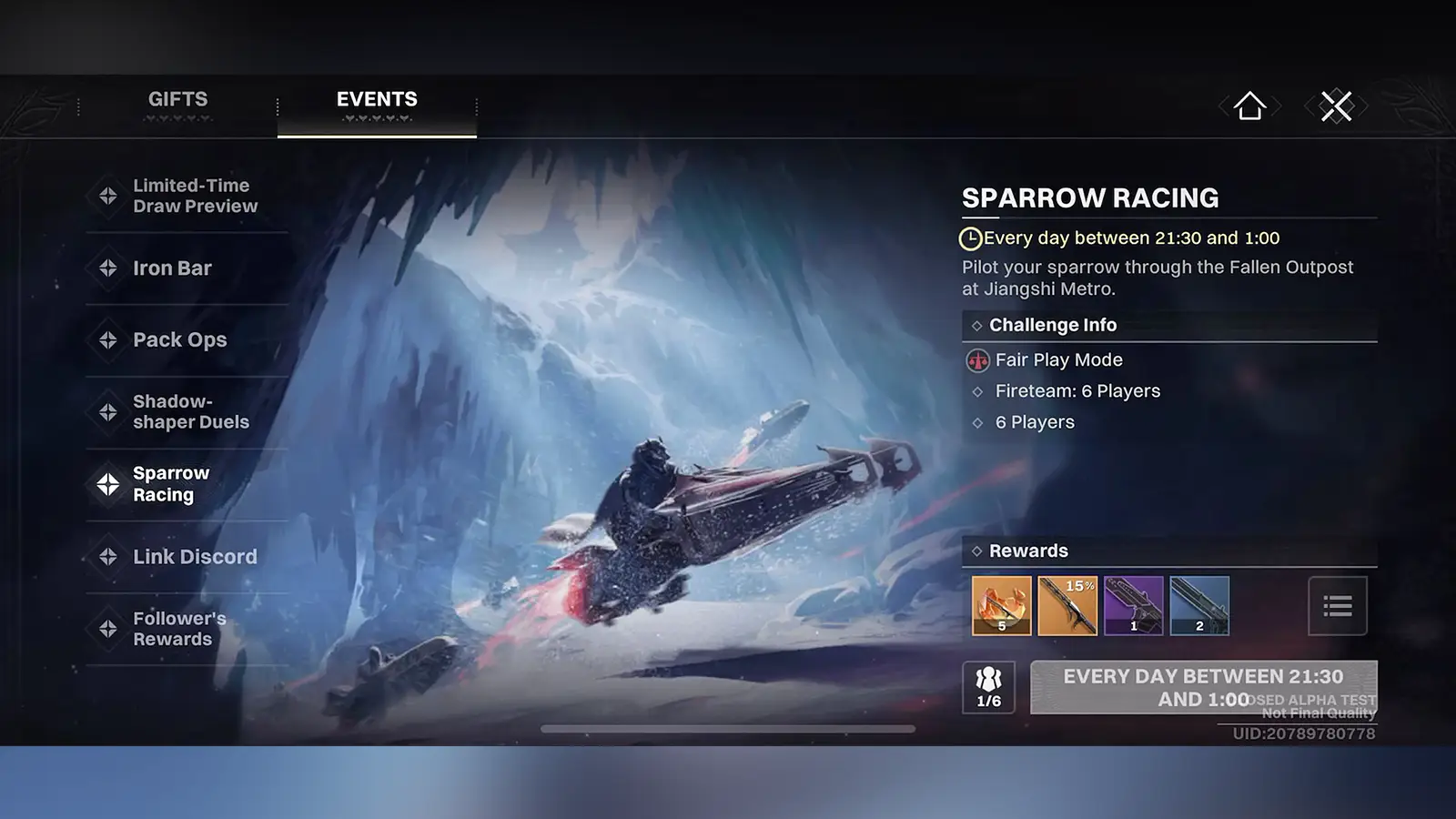Click the Challenge Info diamond marker
This screenshot has width=1456, height=819.
coord(976,325)
